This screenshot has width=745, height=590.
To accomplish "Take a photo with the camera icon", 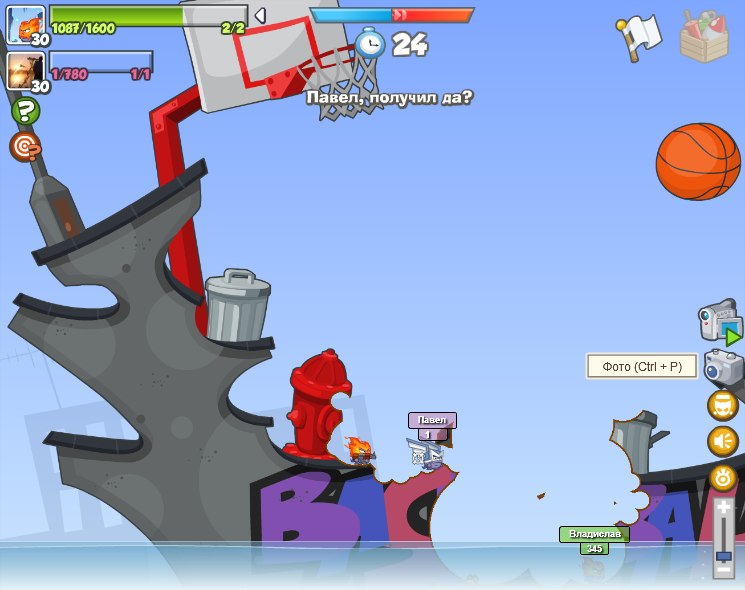I will tap(723, 367).
